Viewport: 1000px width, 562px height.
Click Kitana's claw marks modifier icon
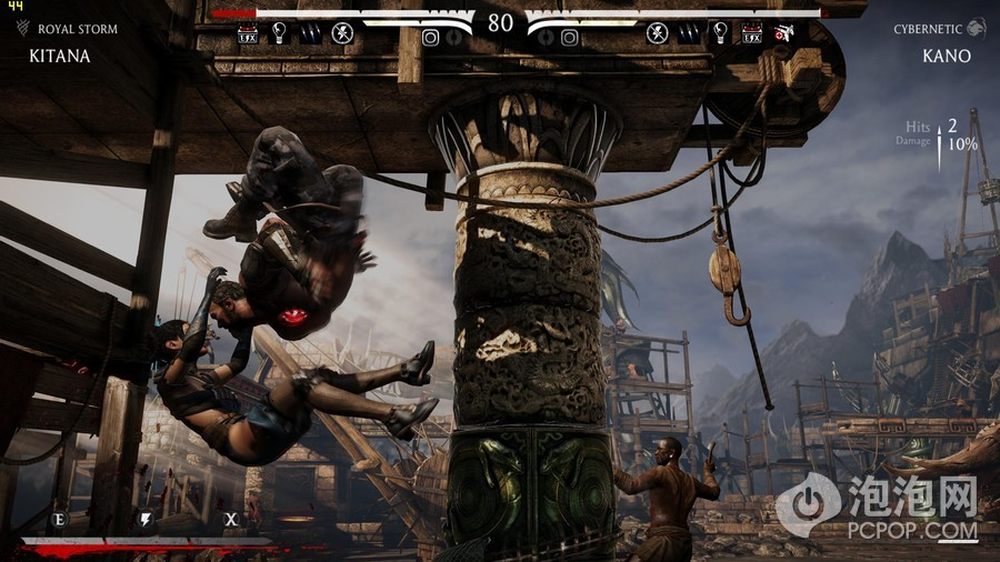click(310, 34)
